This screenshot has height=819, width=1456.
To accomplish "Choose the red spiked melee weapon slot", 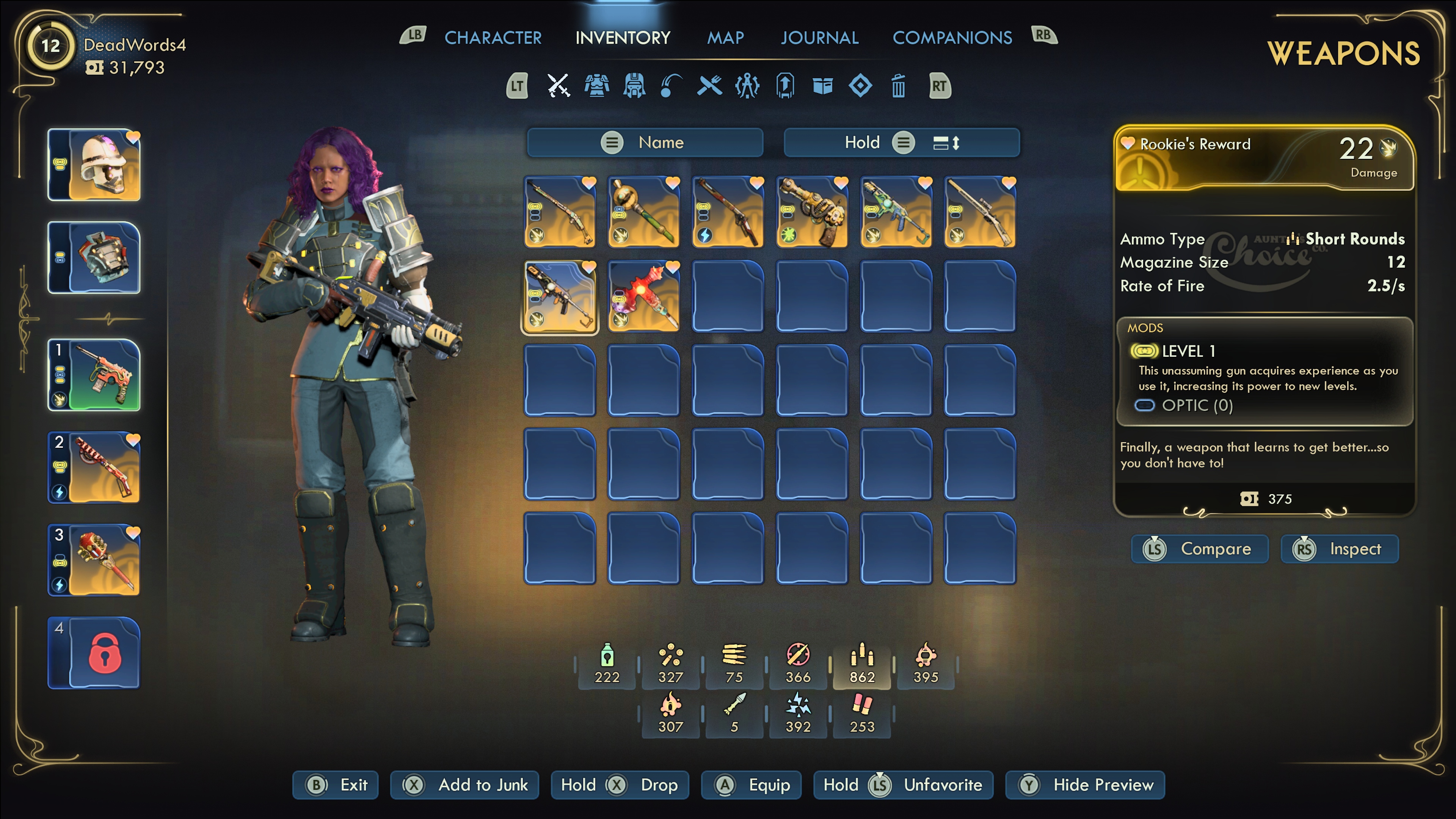I will [644, 297].
